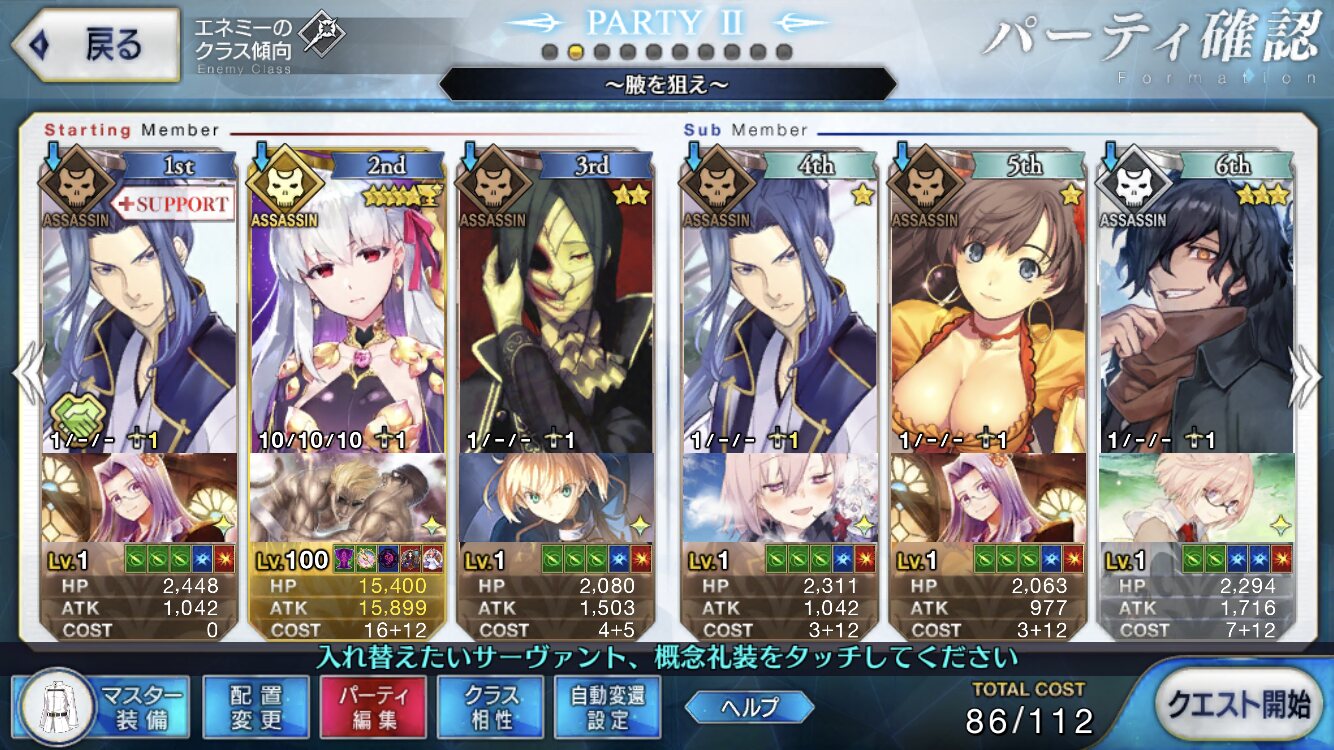Switch to the previous party with left arrow
1334x750 pixels.
click(x=26, y=375)
